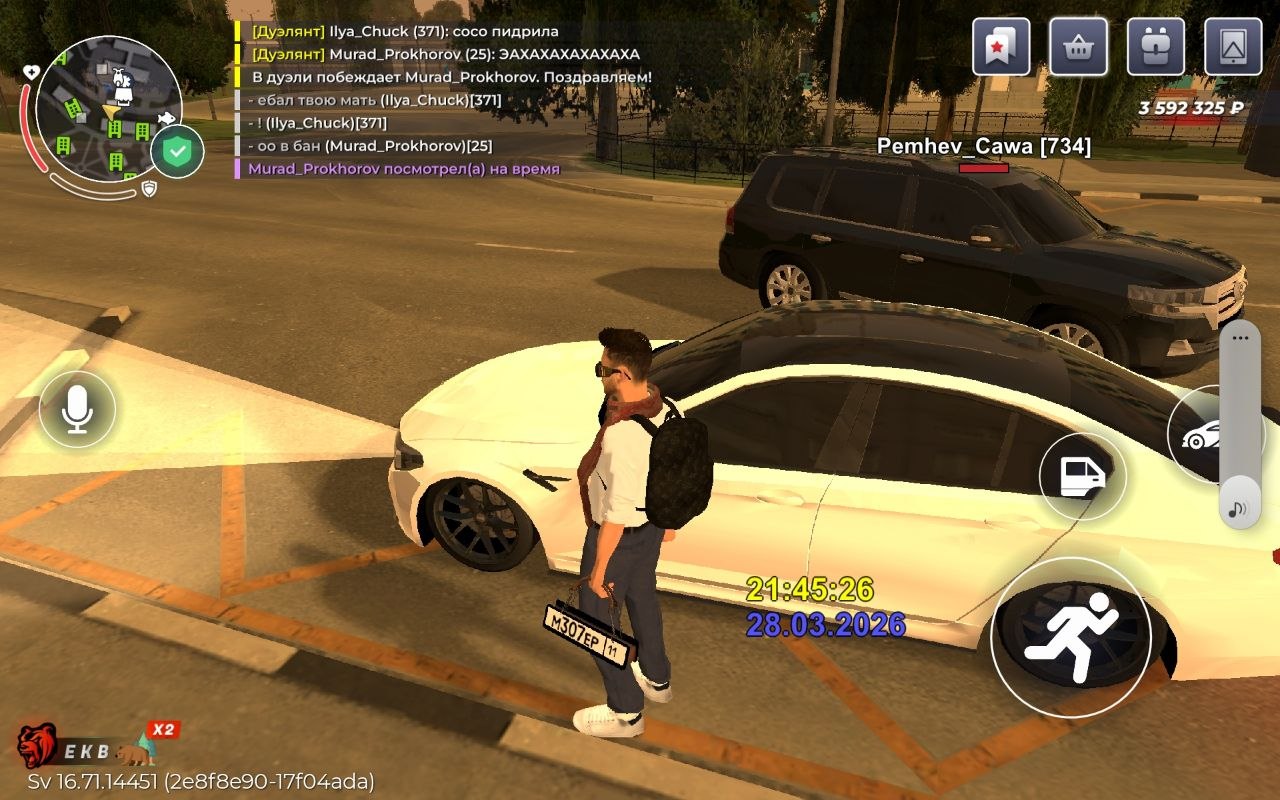Tap the running man sprint button
The image size is (1280, 800).
click(1070, 637)
